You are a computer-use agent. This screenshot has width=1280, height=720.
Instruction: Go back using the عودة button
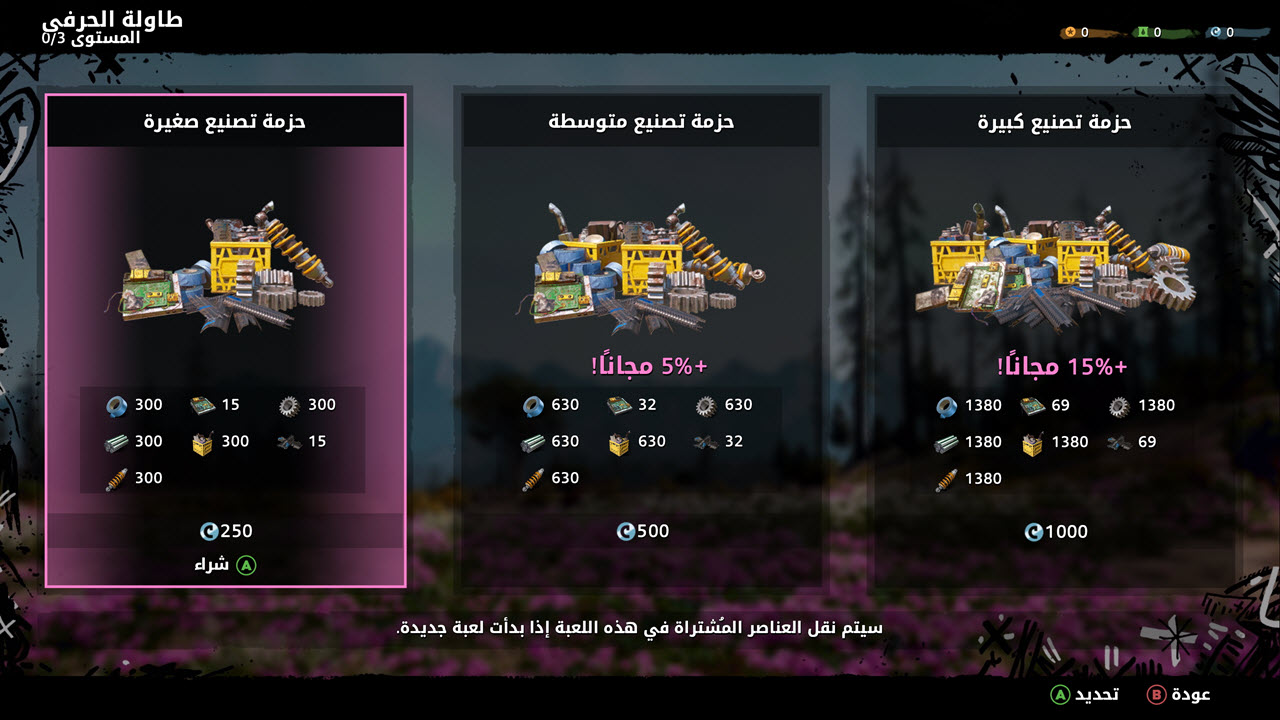point(1180,694)
